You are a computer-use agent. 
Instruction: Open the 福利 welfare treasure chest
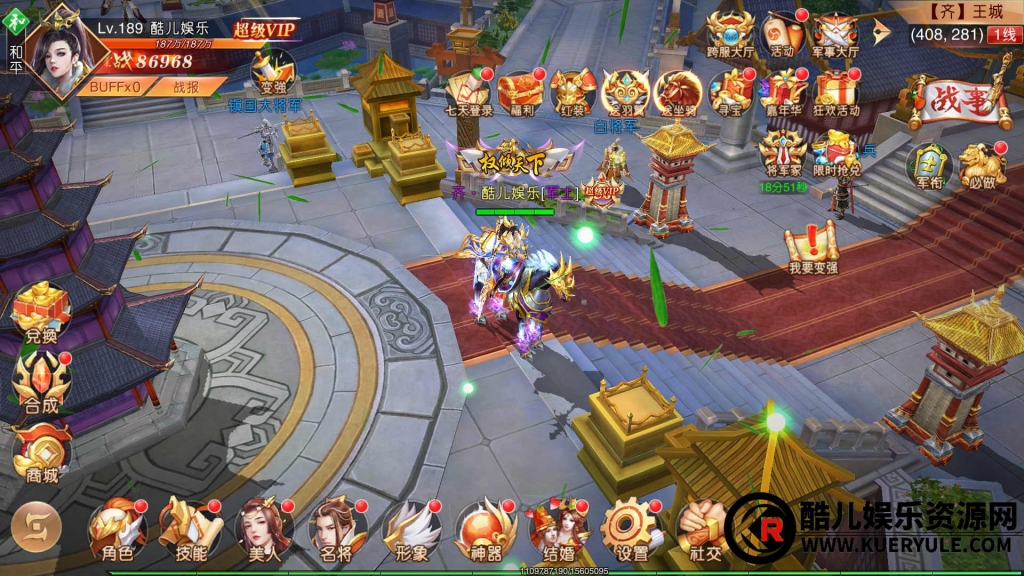(x=521, y=92)
